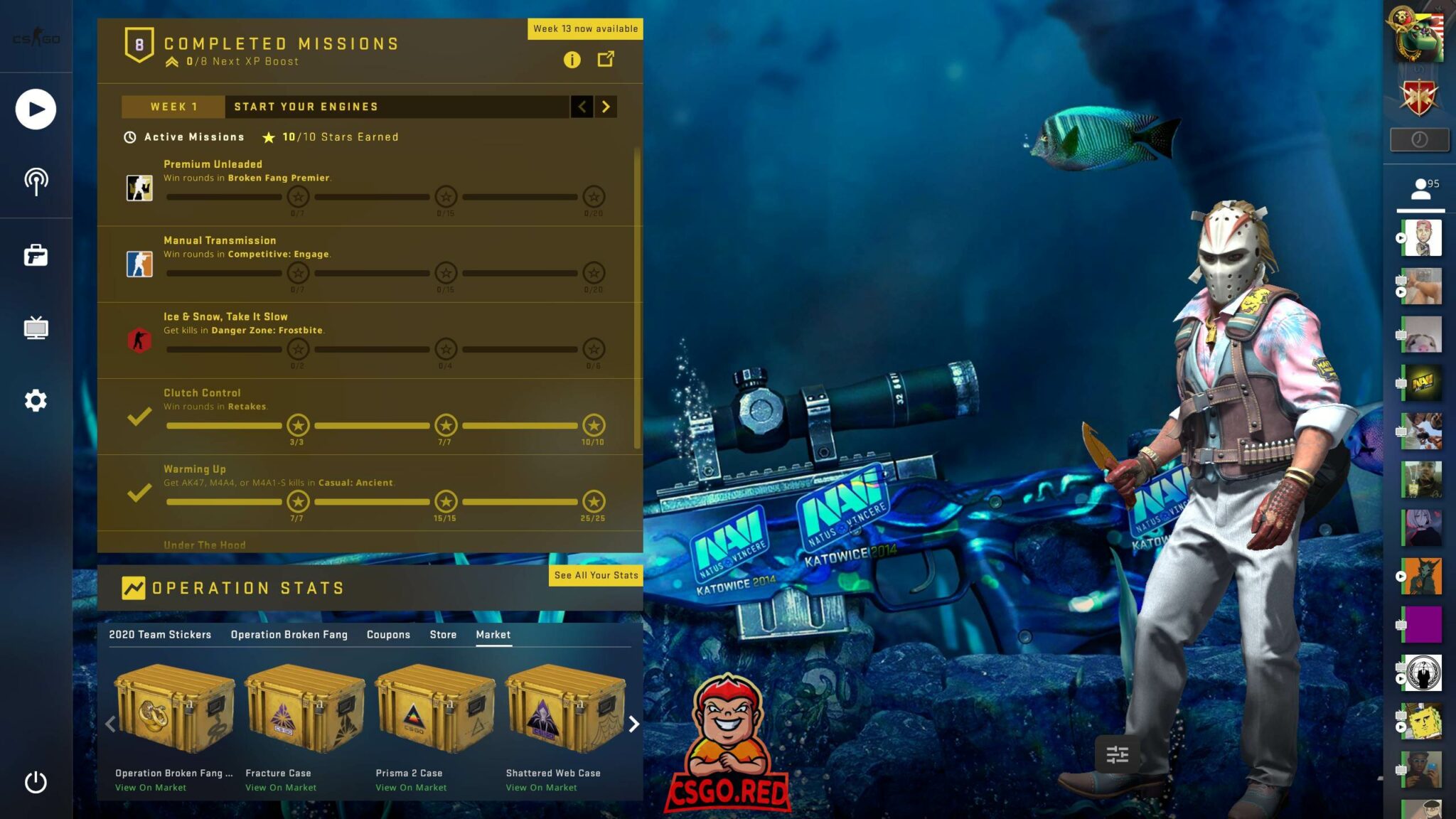Image resolution: width=1456 pixels, height=819 pixels.
Task: Quit using the power icon
Action: pyautogui.click(x=36, y=782)
